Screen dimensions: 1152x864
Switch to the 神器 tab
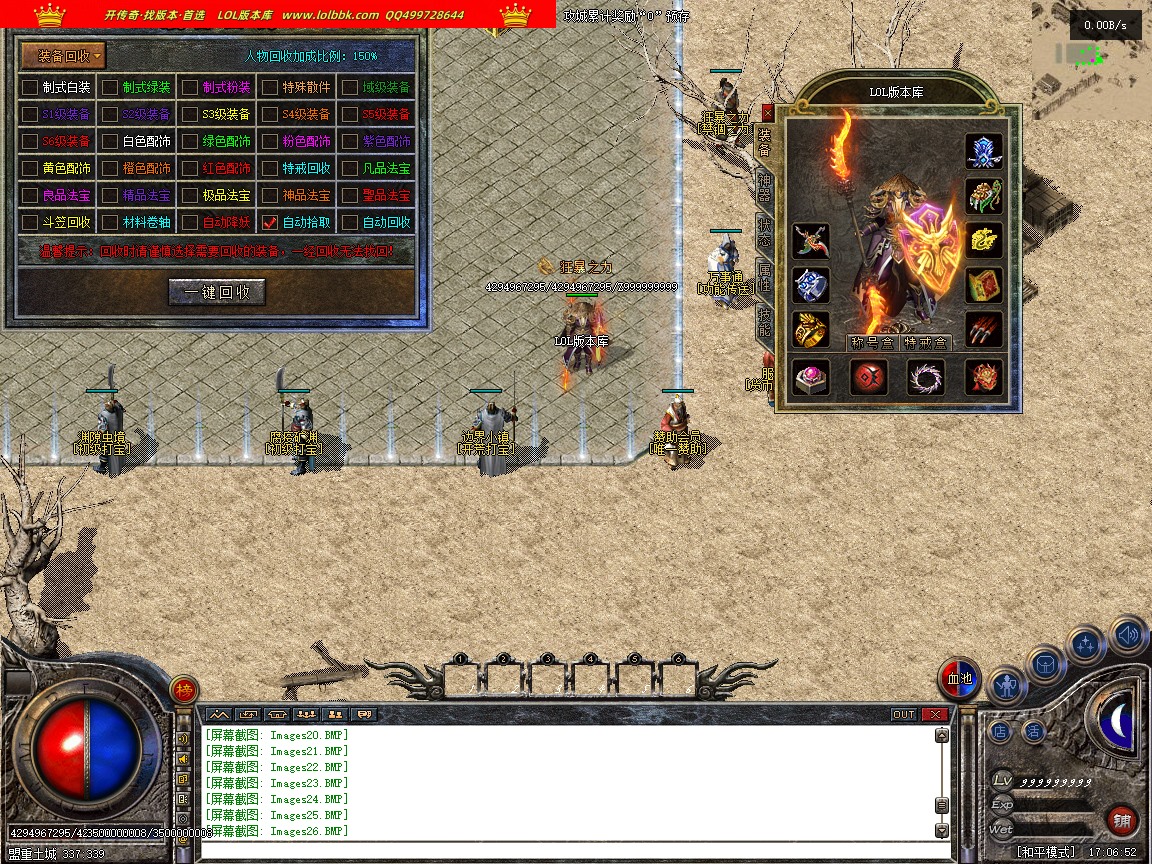pyautogui.click(x=764, y=186)
